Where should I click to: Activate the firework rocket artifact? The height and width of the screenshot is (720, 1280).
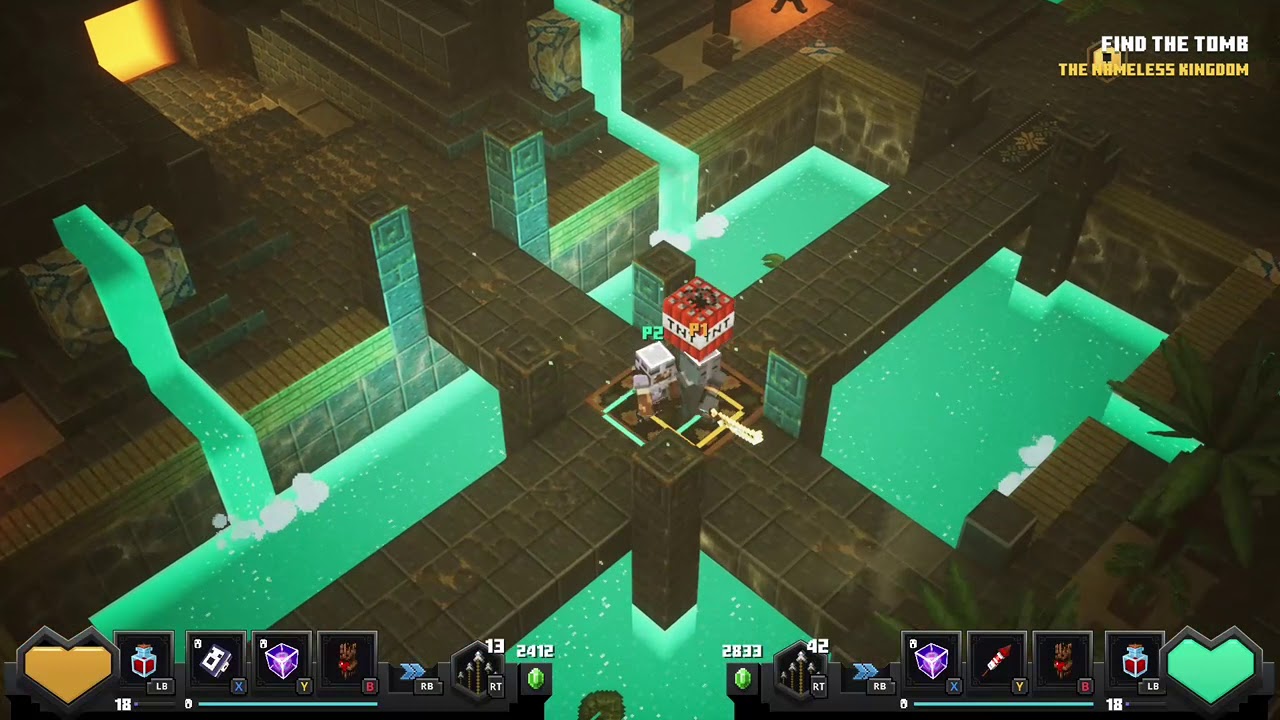(997, 662)
